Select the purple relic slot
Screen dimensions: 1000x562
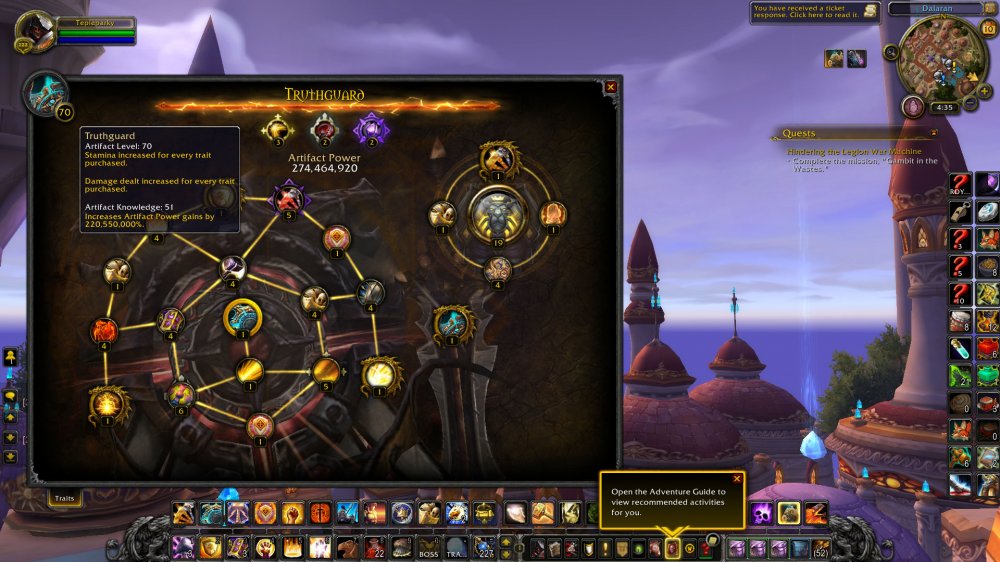coord(371,130)
